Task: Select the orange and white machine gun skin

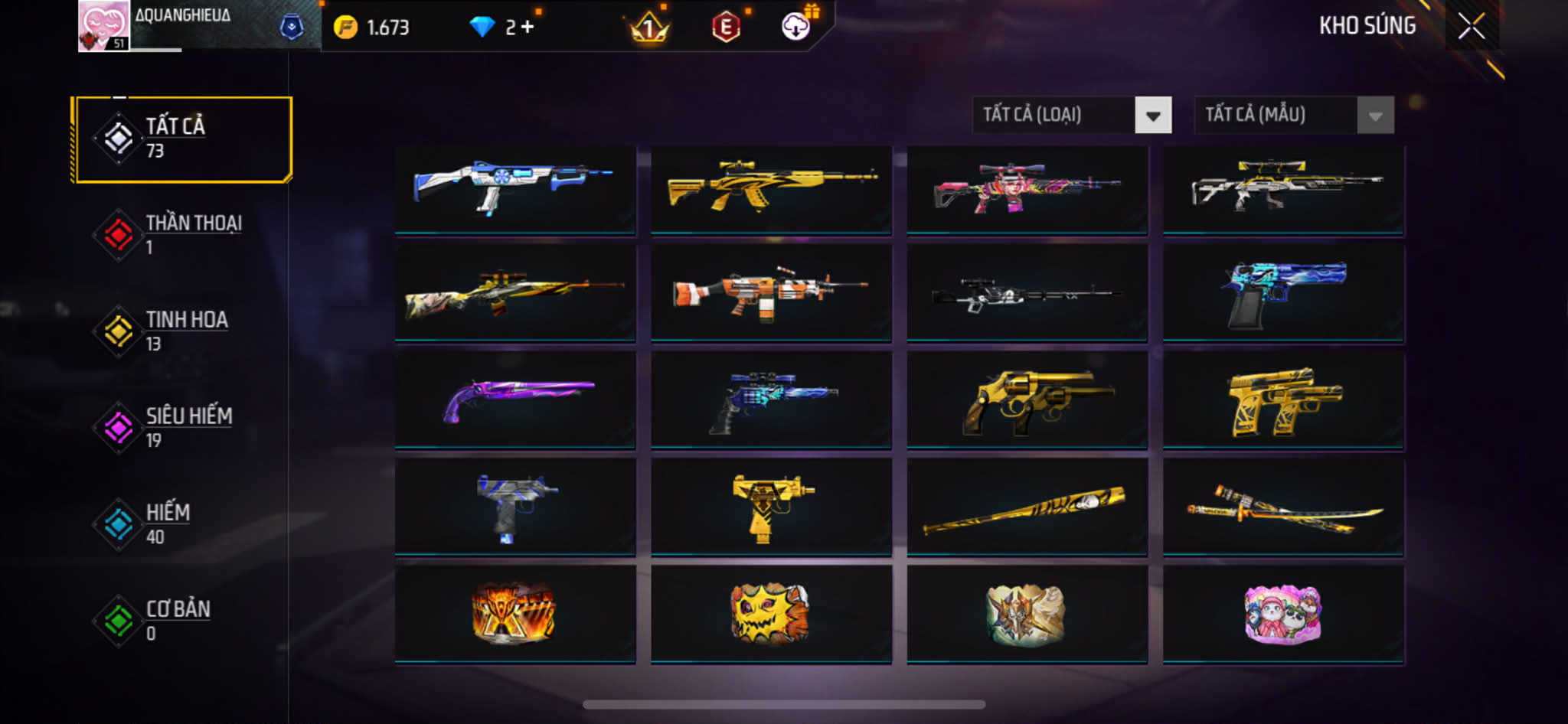Action: click(771, 294)
